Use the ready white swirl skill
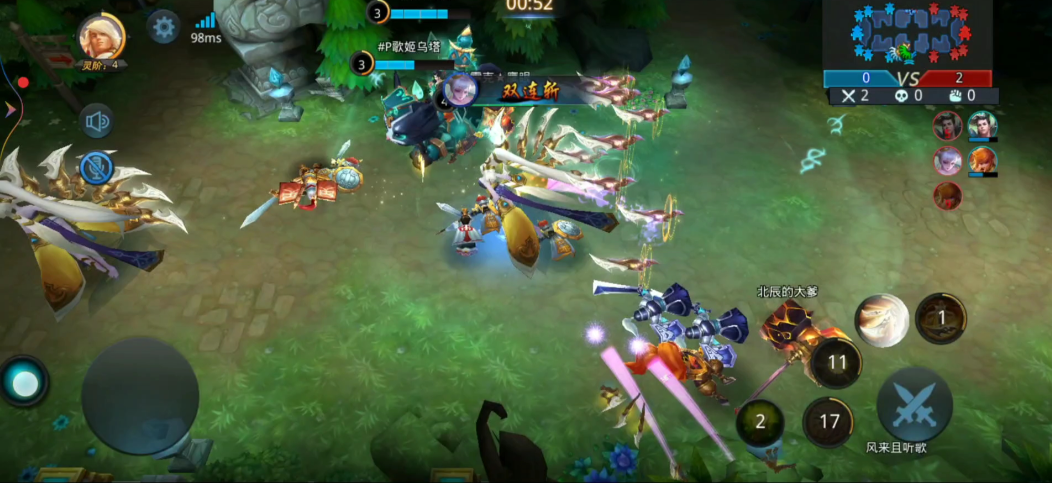 881,320
